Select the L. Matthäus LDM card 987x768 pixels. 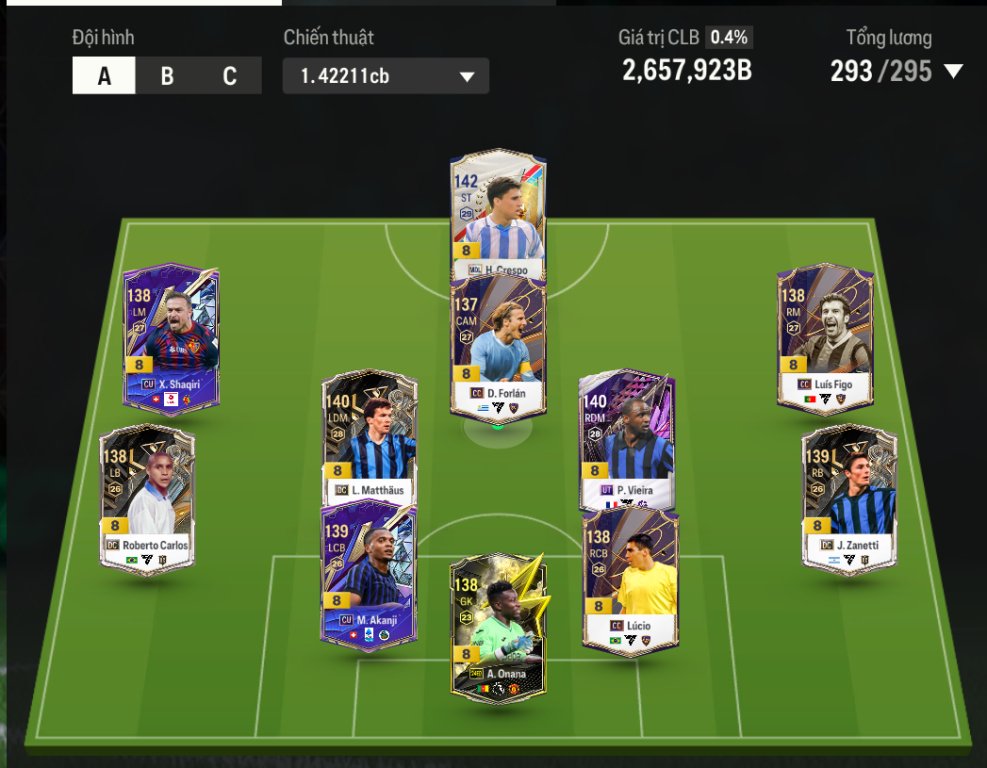click(x=369, y=435)
